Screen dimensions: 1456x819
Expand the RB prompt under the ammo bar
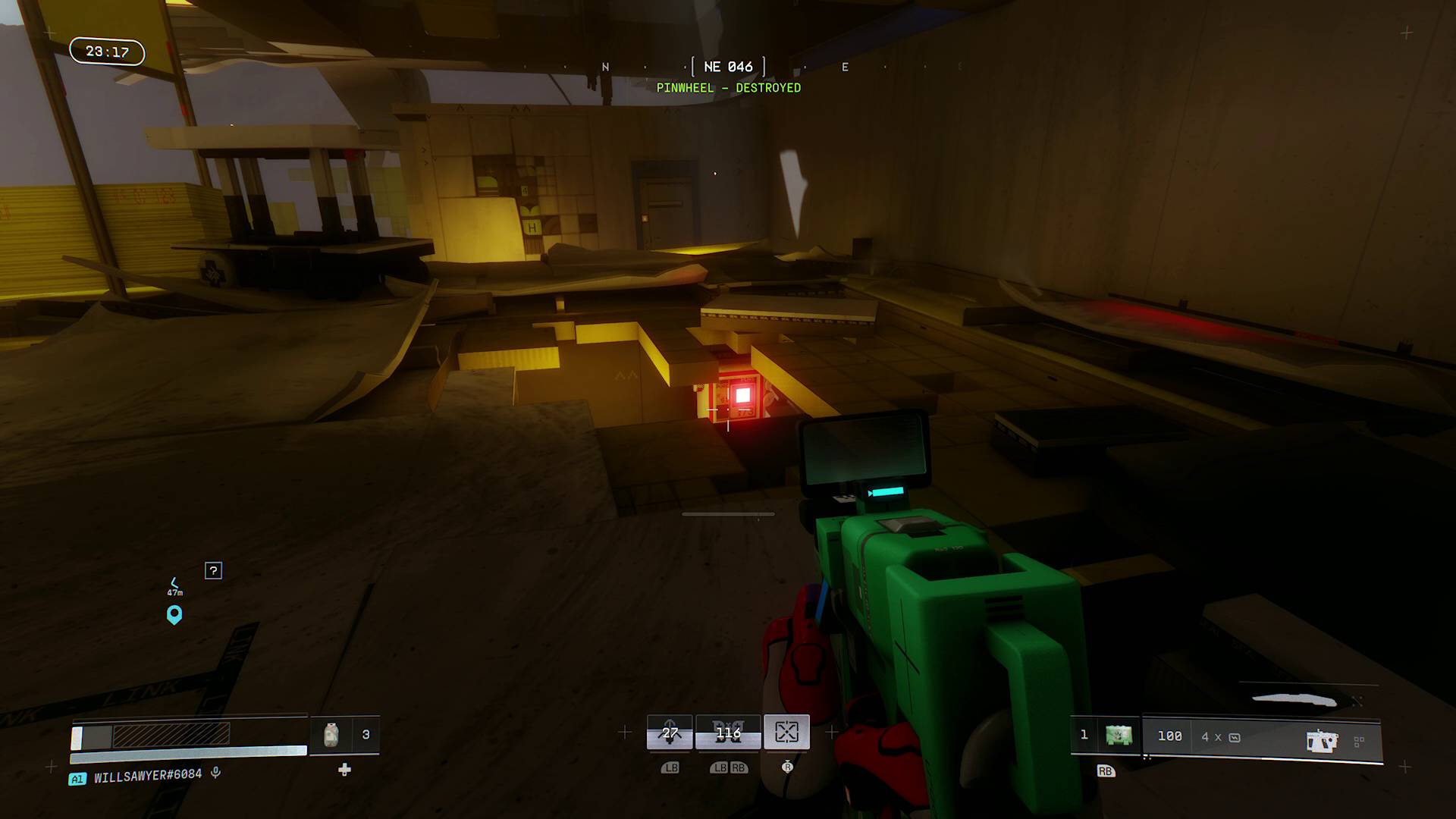point(1104,771)
